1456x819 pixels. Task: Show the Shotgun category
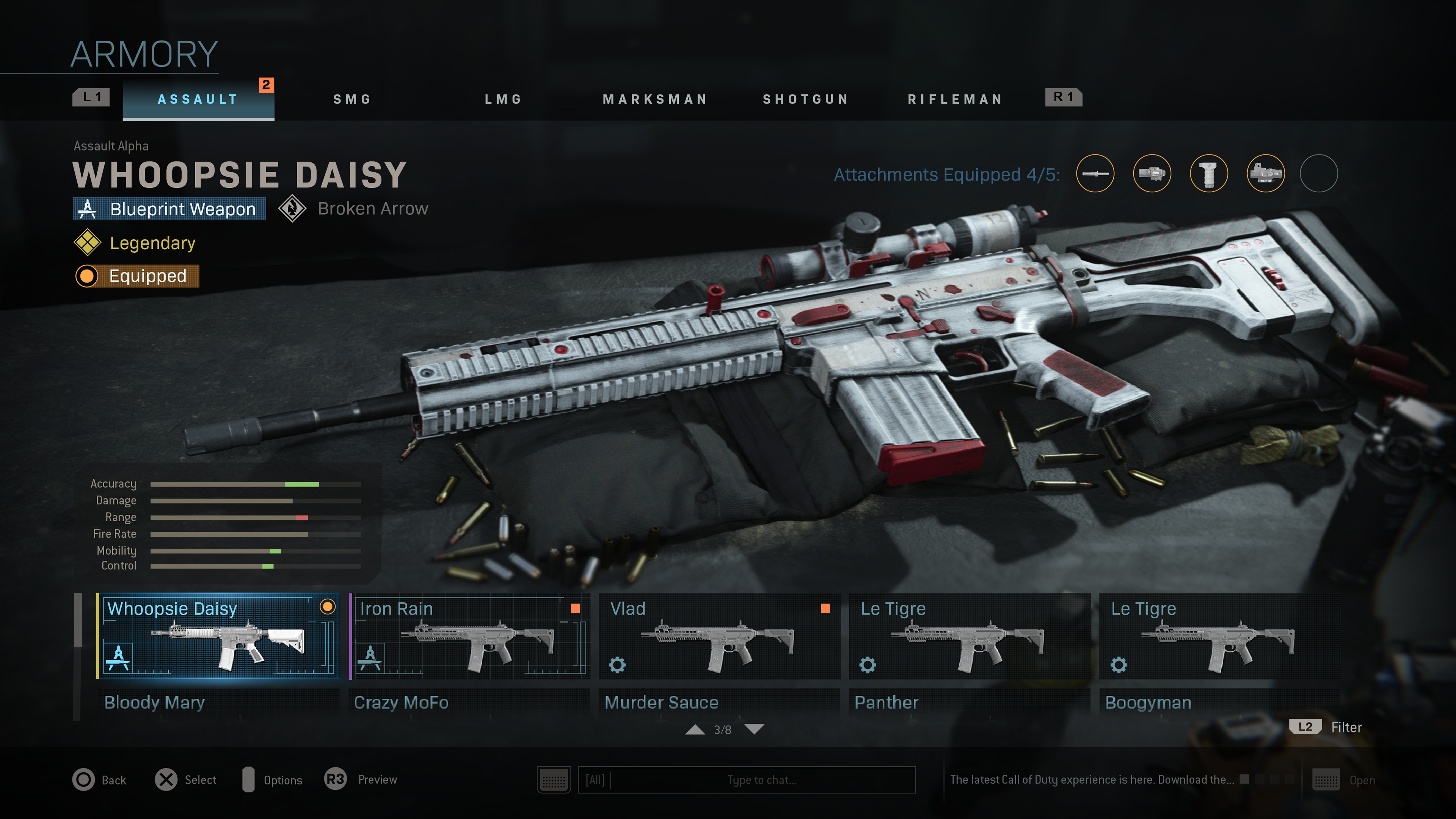(x=805, y=99)
